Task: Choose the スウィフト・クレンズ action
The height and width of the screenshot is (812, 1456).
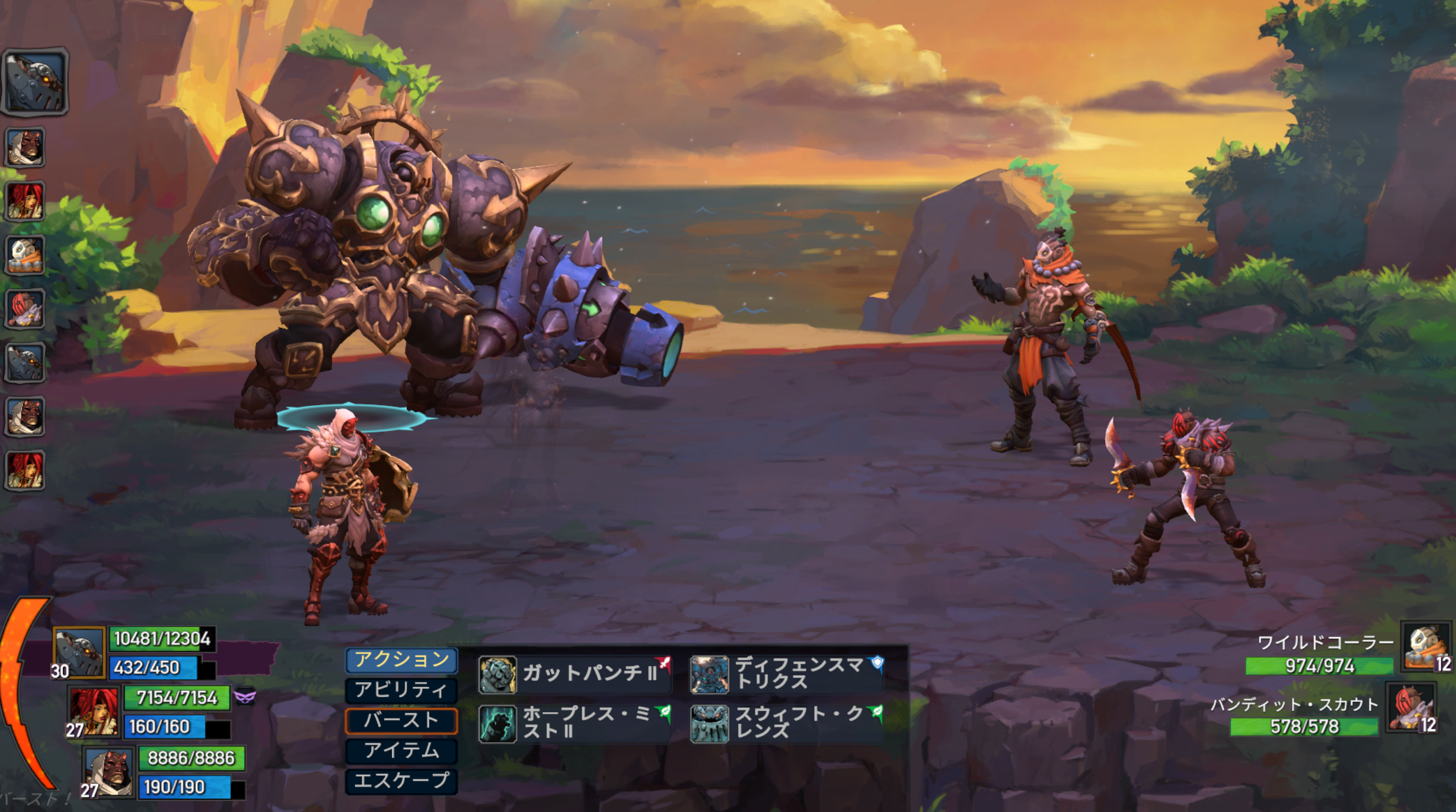Action: pyautogui.click(x=787, y=723)
